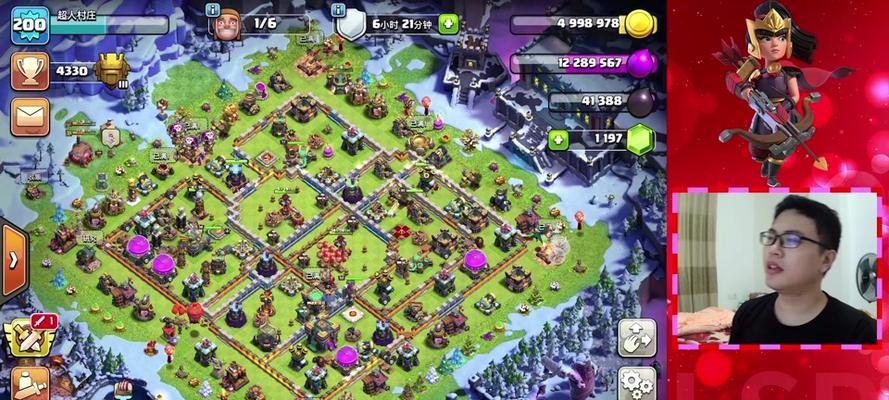Tap the white shield icon
This screenshot has width=889, height=400.
coord(351,25)
